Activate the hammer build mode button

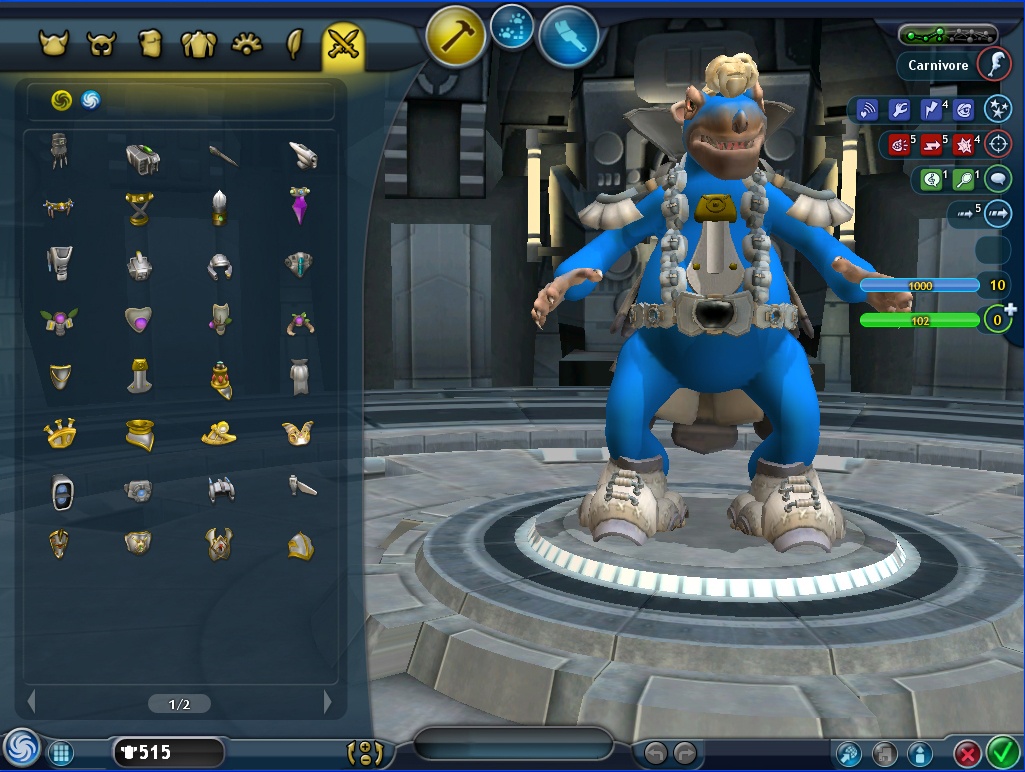[456, 38]
